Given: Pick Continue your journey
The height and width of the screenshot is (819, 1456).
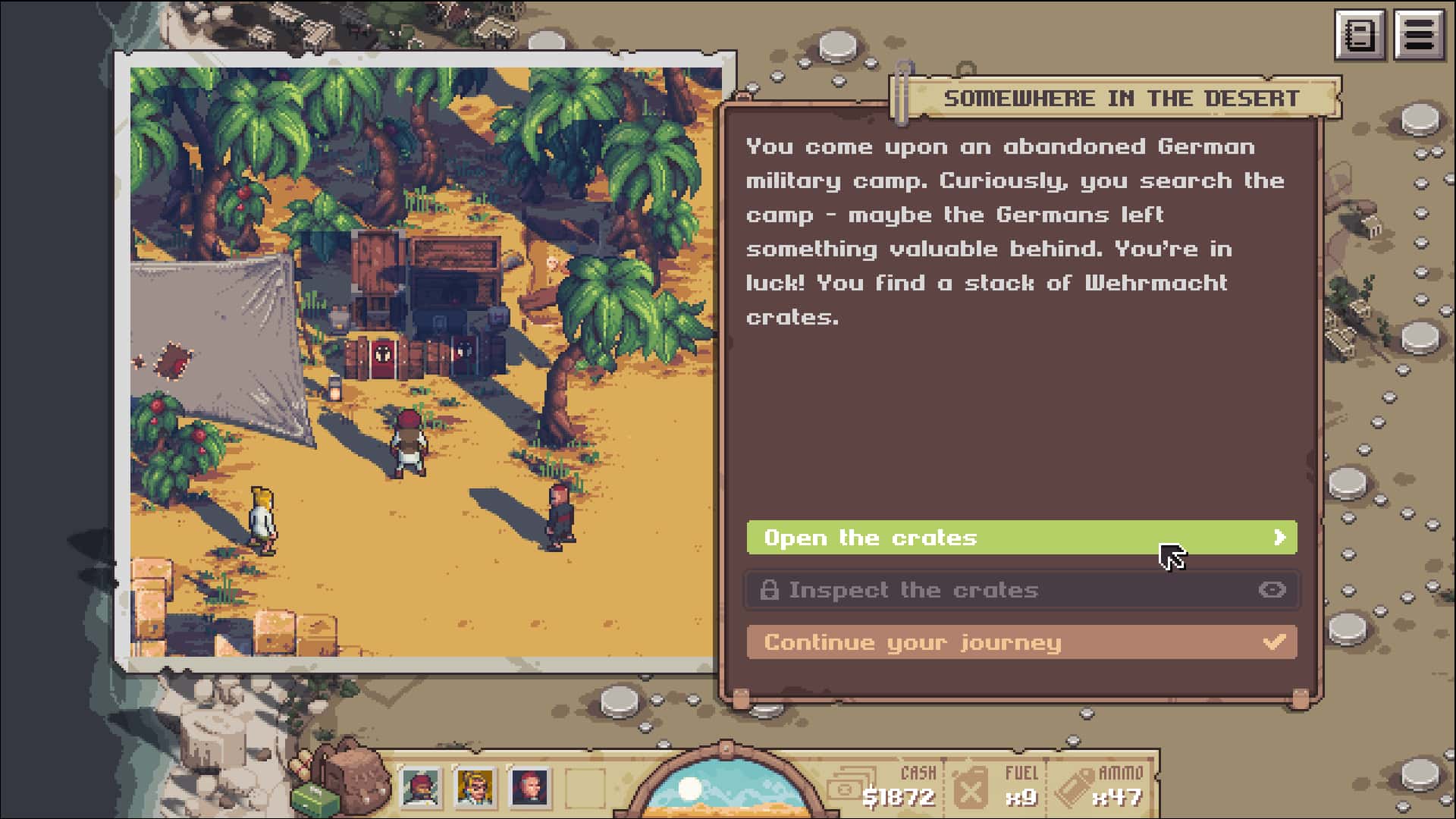Looking at the screenshot, I should 1021,642.
